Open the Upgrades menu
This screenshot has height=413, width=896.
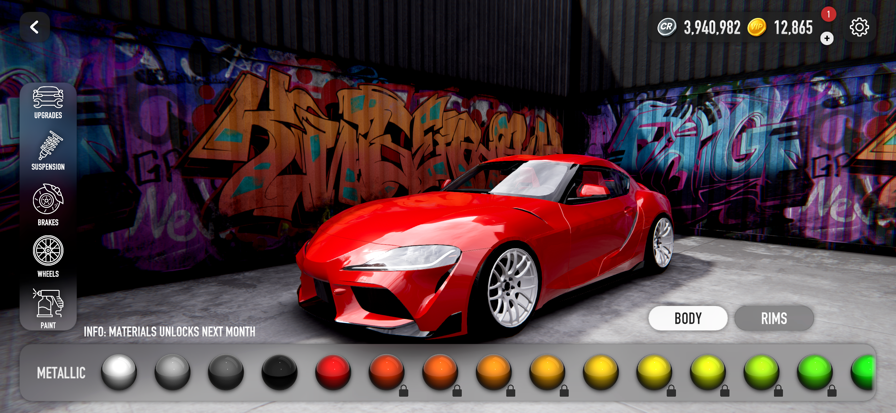(x=48, y=103)
